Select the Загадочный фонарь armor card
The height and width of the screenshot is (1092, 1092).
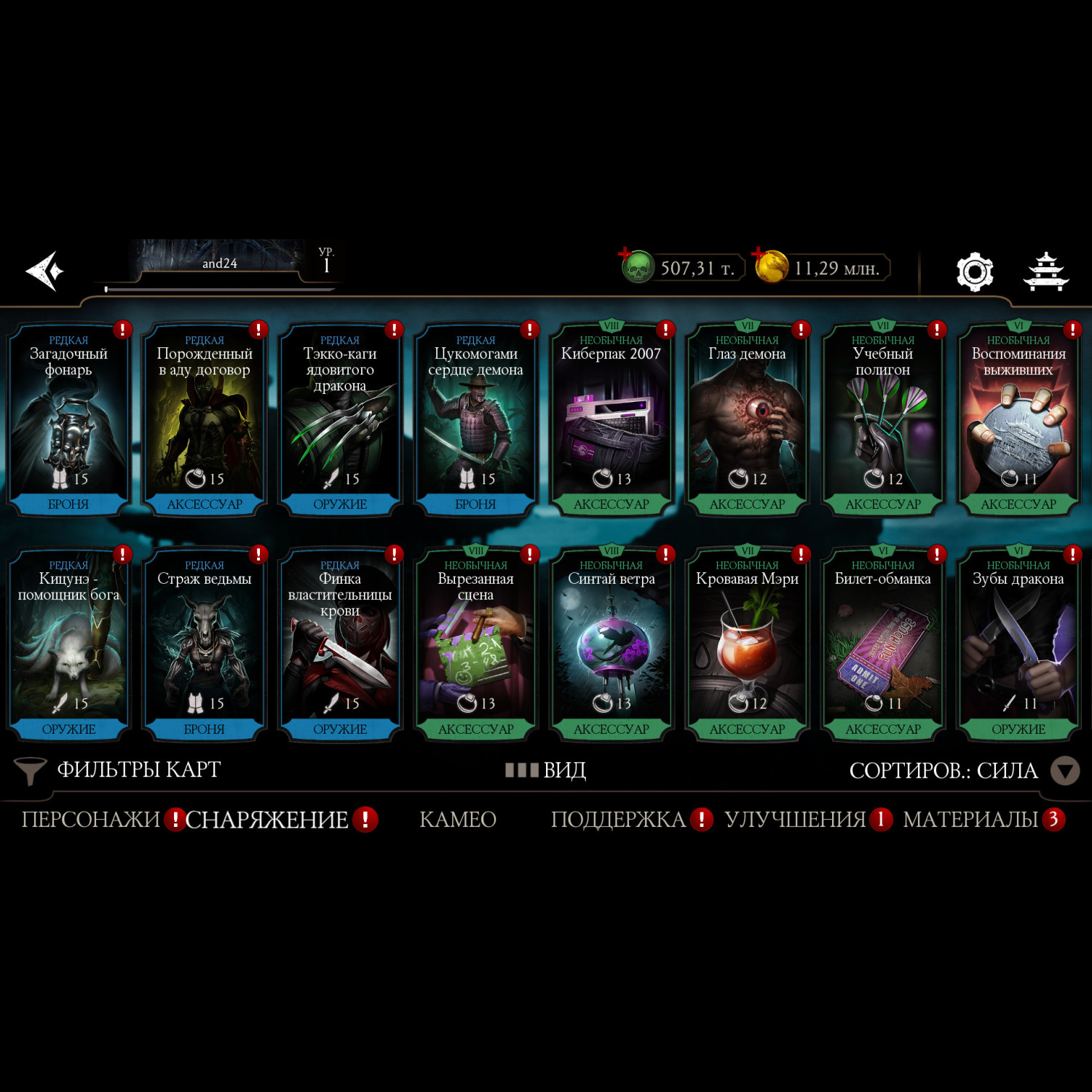click(68, 420)
